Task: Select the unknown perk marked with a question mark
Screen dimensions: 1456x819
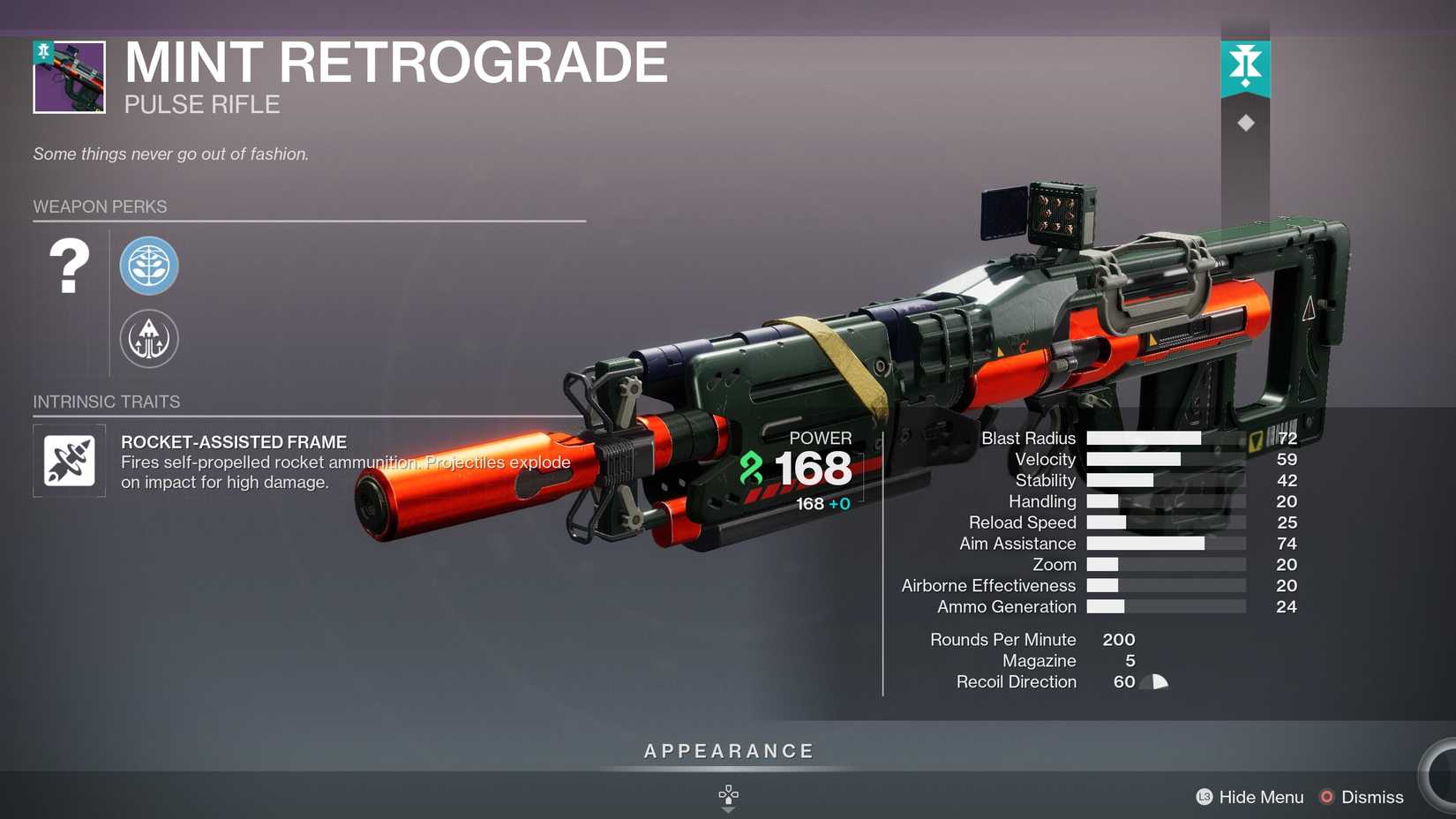Action: point(69,266)
